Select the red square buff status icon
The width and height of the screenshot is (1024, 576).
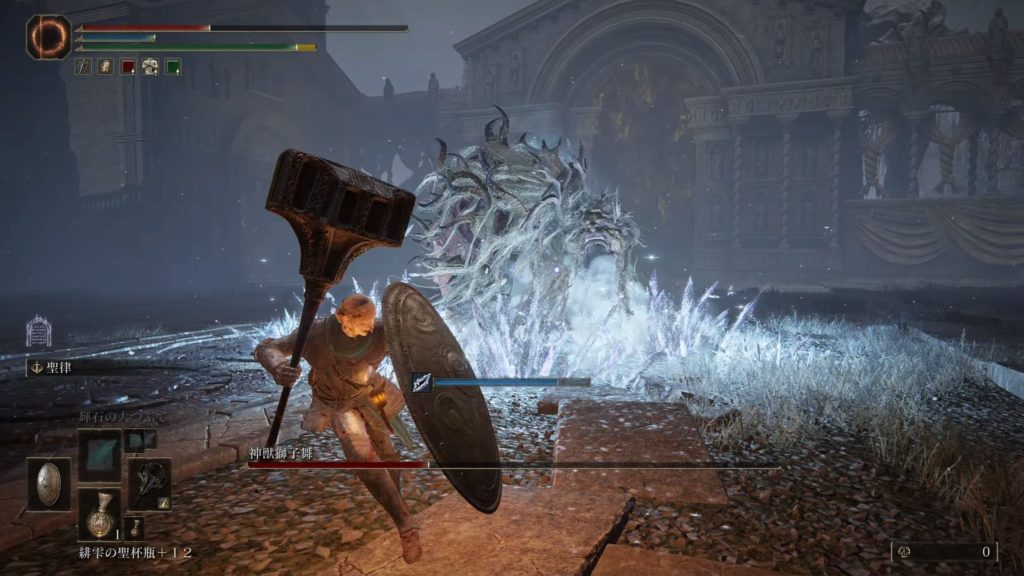click(128, 67)
